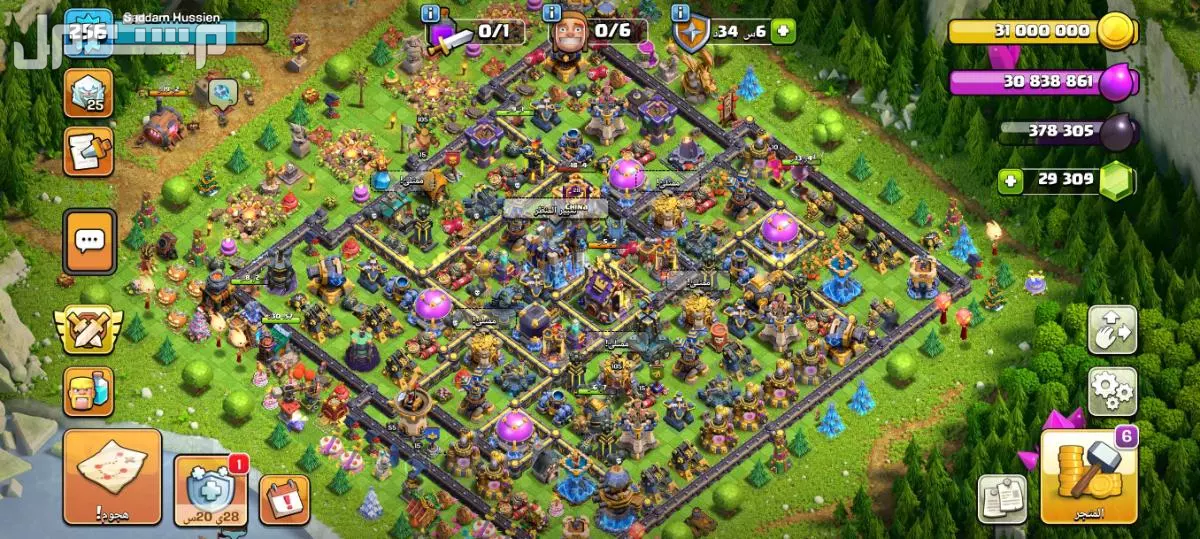Screen dimensions: 1200x539
Task: Open the paper notes button beside the Shop
Action: pos(1002,498)
